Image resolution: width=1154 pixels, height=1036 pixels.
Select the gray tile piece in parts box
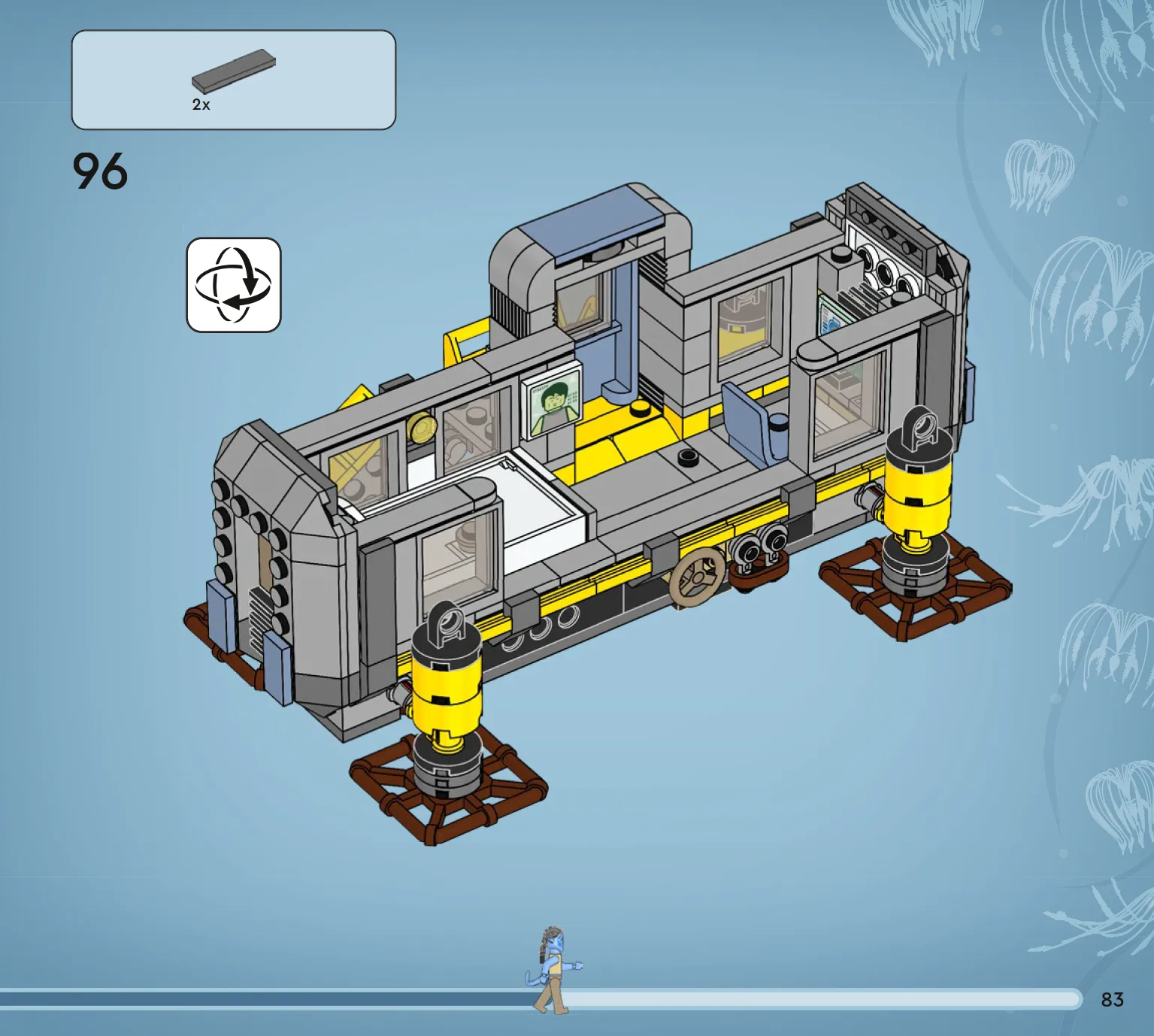(233, 70)
